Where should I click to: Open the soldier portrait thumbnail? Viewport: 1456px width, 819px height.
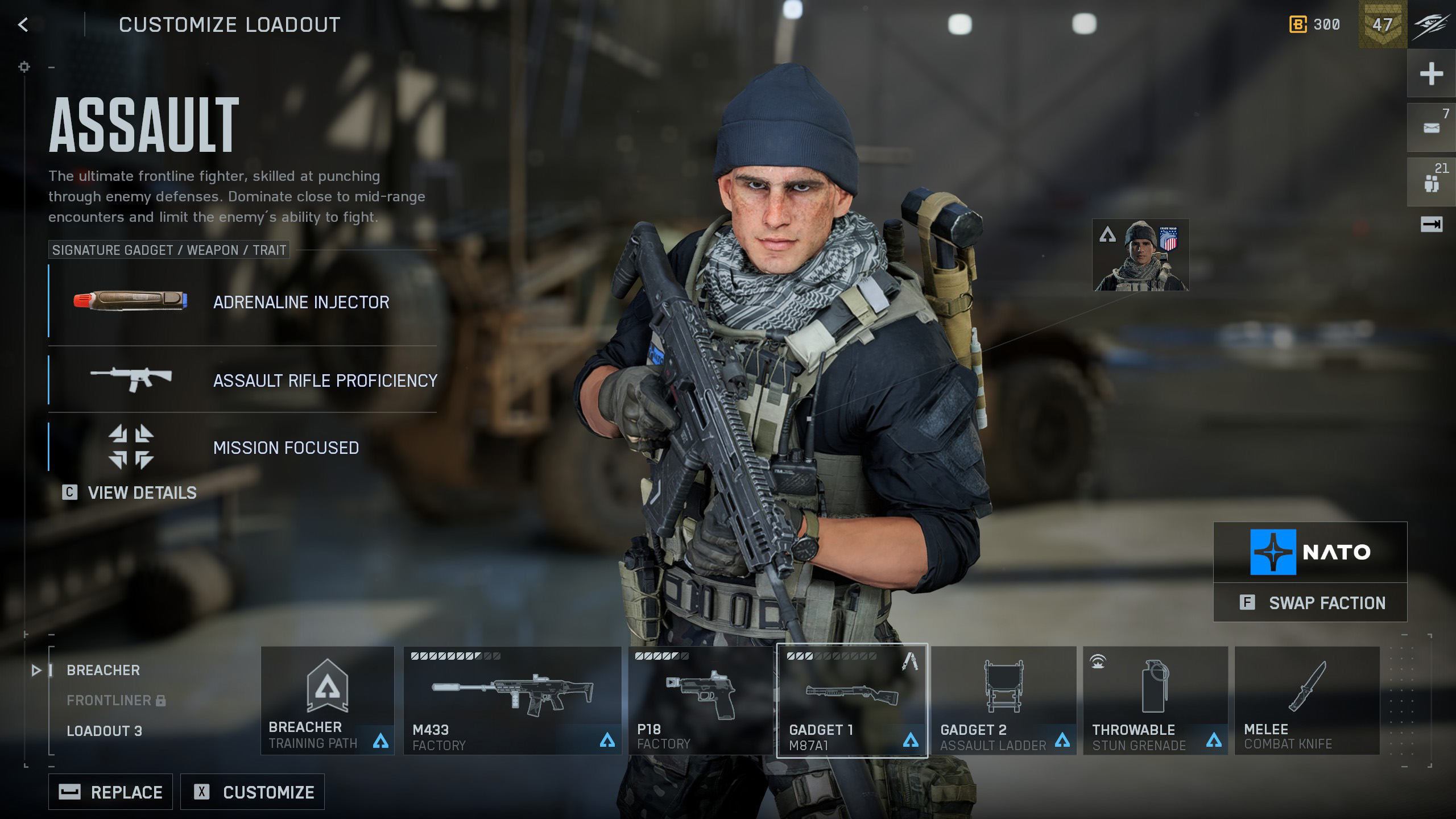[x=1140, y=255]
